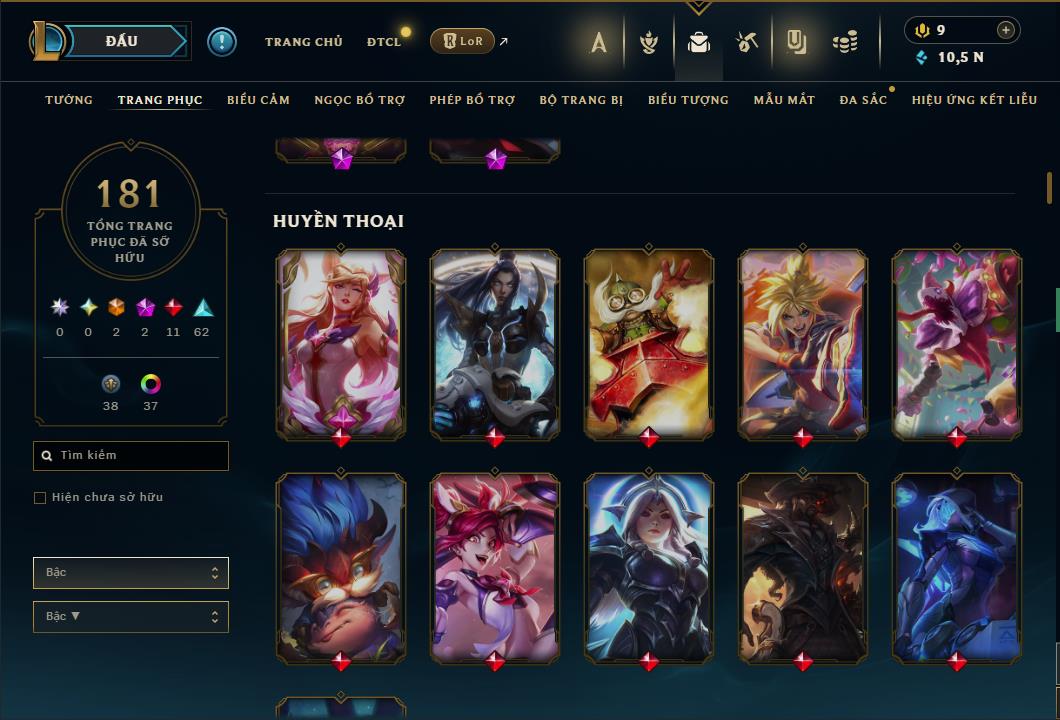The height and width of the screenshot is (720, 1060).
Task: Select the PHÉP BỔ TRỢ tab
Action: 472,100
